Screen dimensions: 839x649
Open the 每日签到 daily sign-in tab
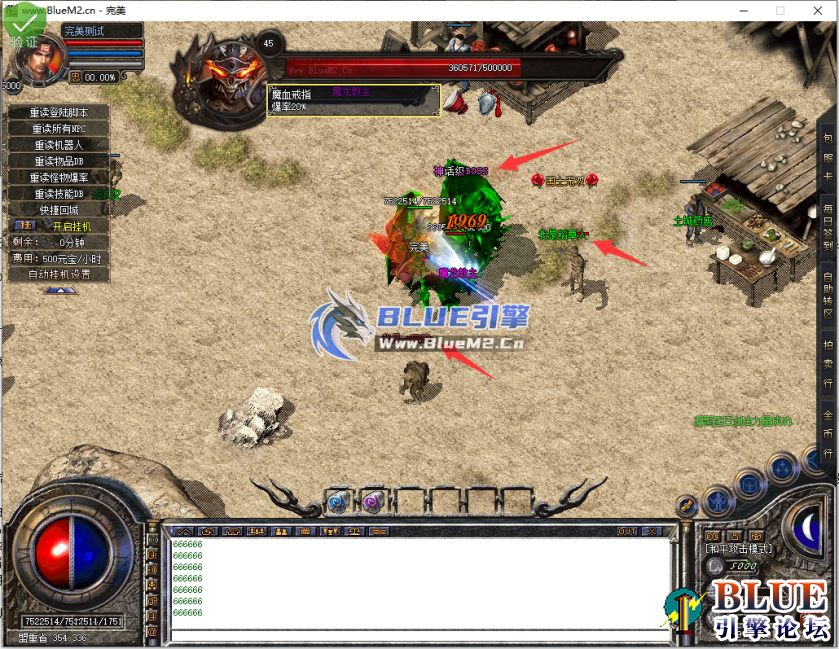point(828,228)
